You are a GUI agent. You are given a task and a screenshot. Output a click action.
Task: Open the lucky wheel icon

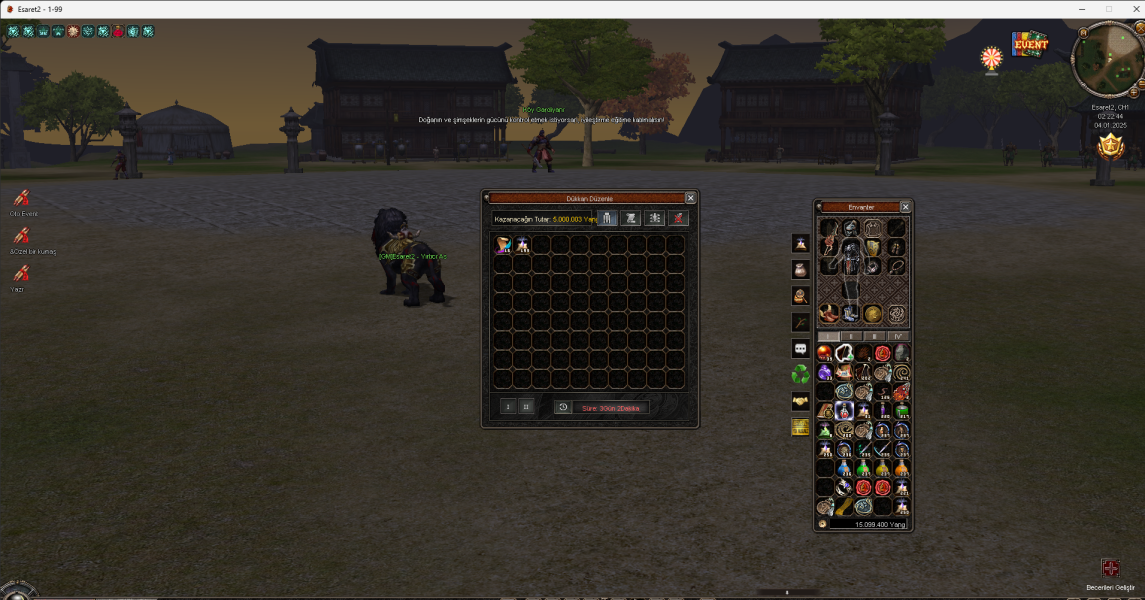pyautogui.click(x=991, y=57)
